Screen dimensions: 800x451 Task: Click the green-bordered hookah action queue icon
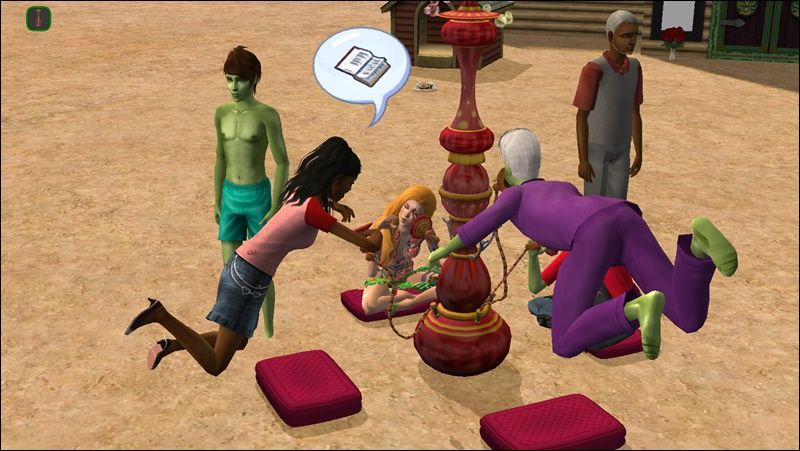point(38,18)
